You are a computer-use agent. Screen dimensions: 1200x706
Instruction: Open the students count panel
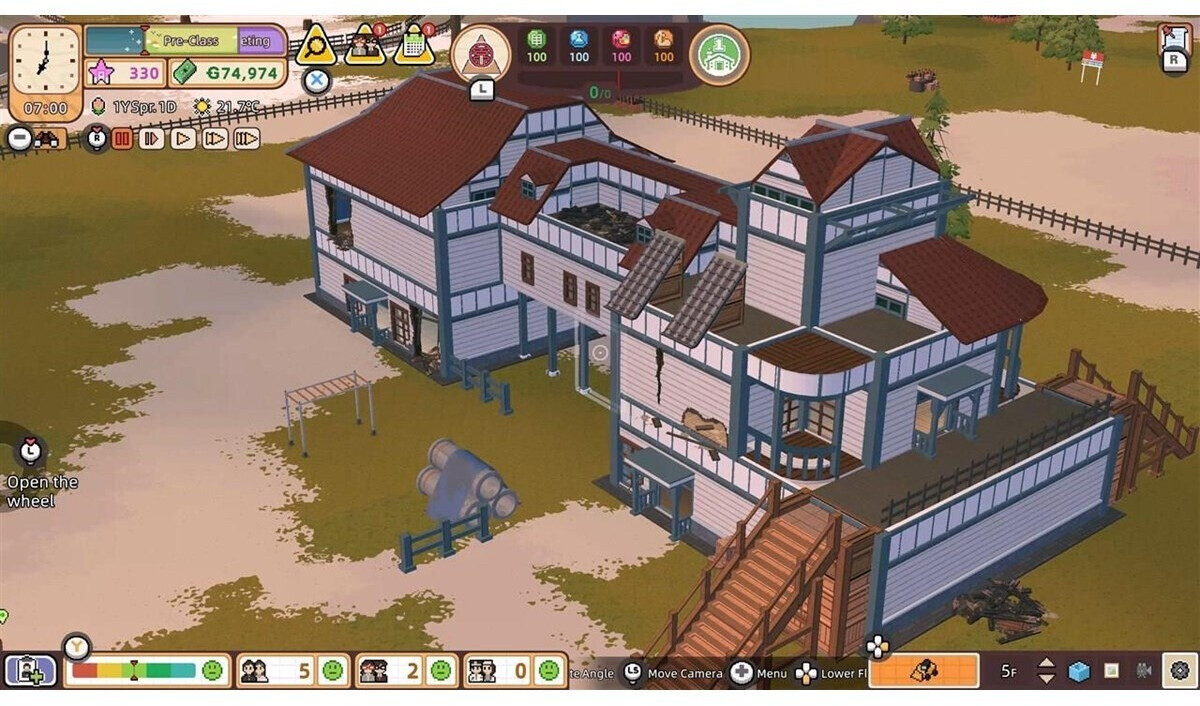[291, 670]
